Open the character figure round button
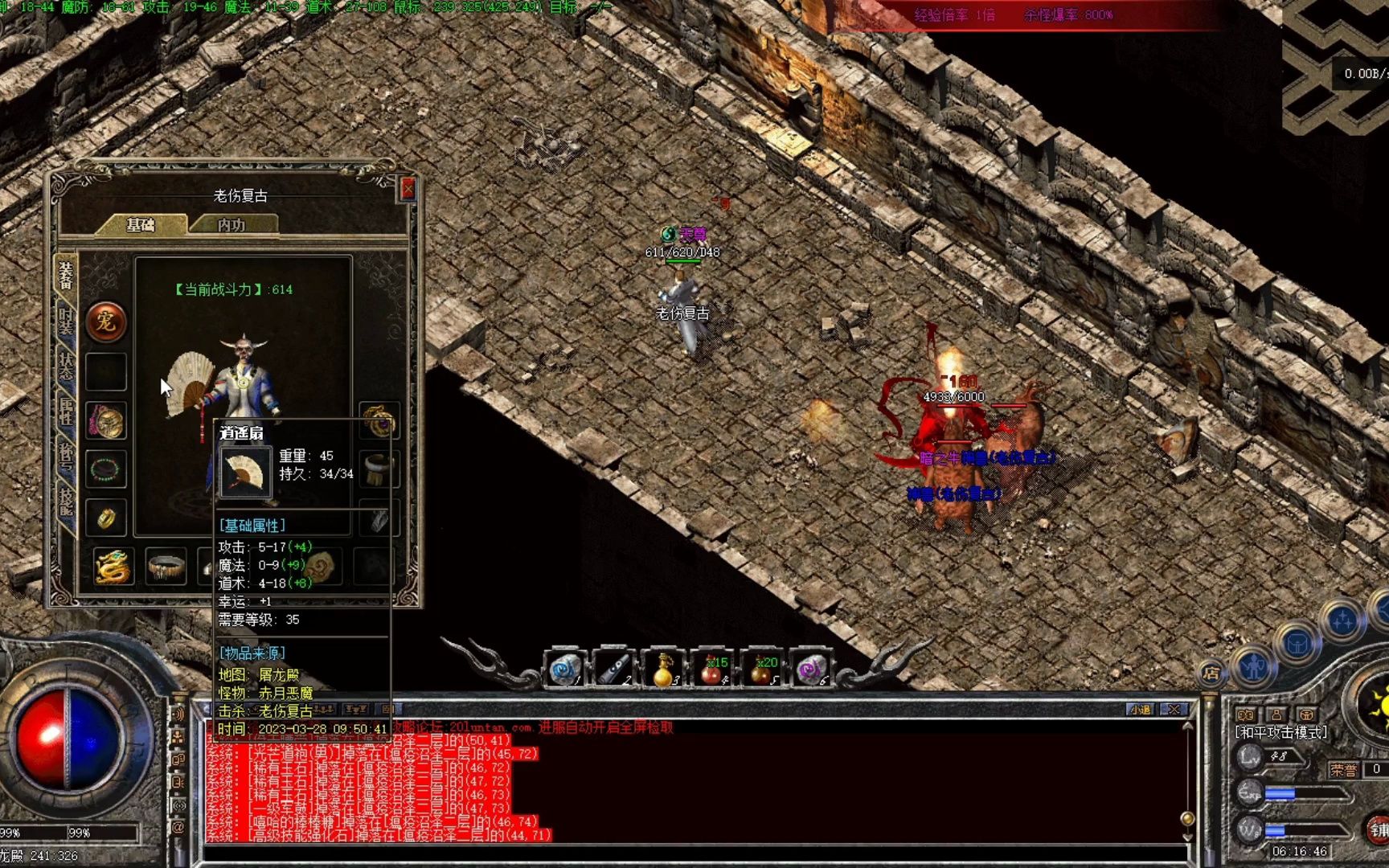Viewport: 1389px width, 868px height. click(x=1252, y=666)
